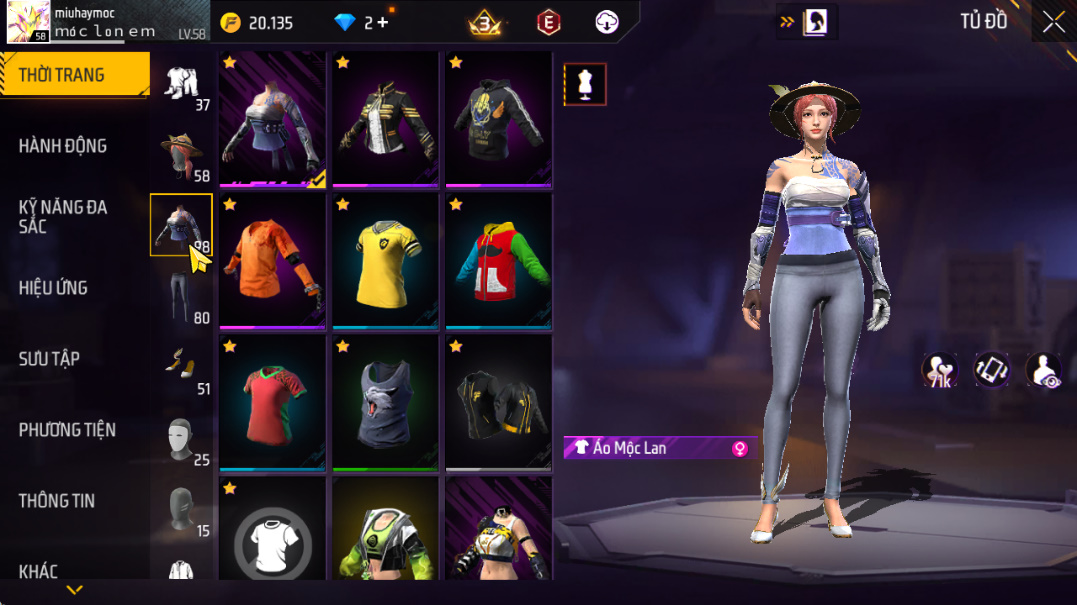
Task: Open the Hiệu Ứng tab
Action: (x=53, y=288)
